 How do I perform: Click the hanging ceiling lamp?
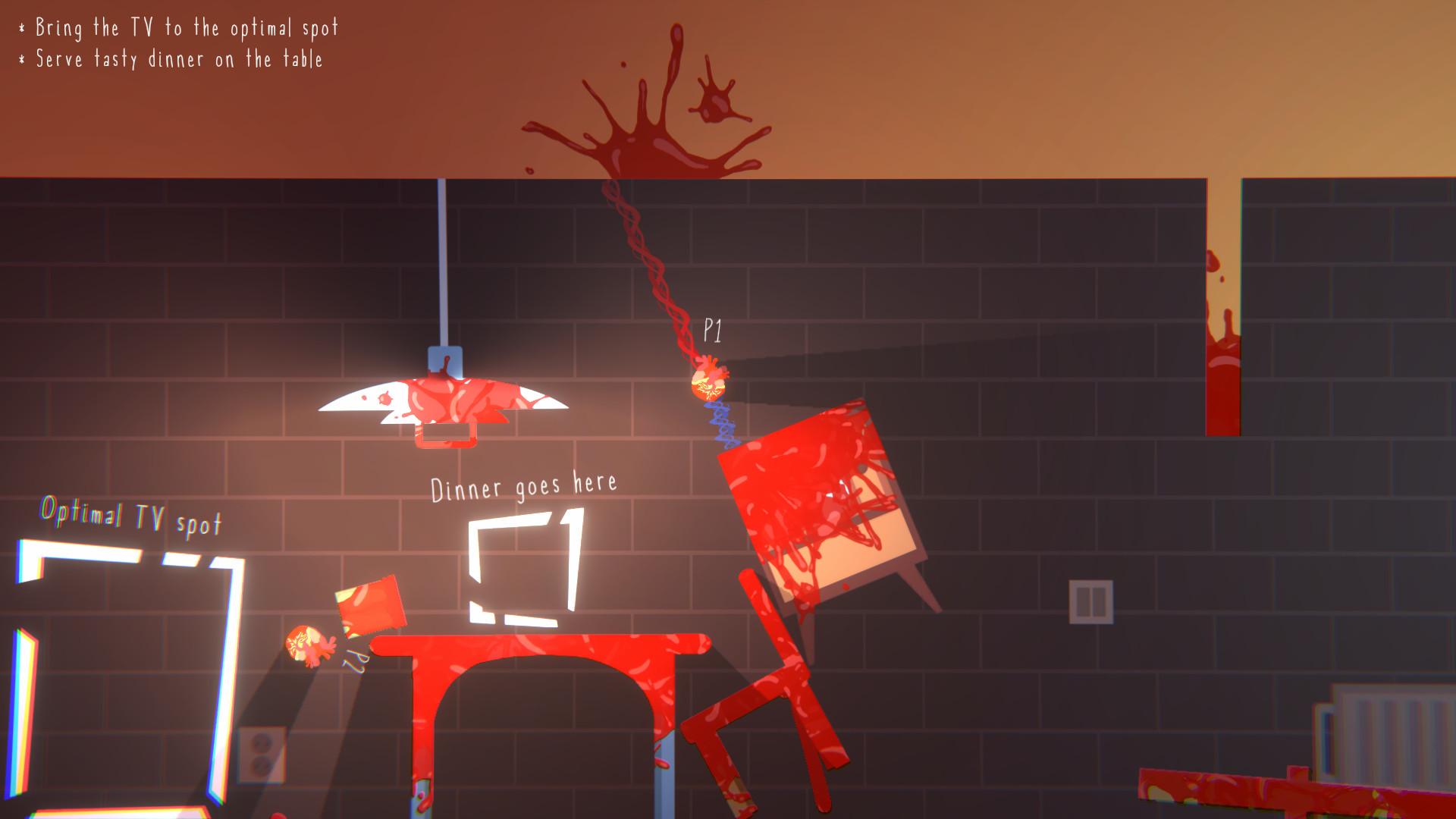click(442, 402)
